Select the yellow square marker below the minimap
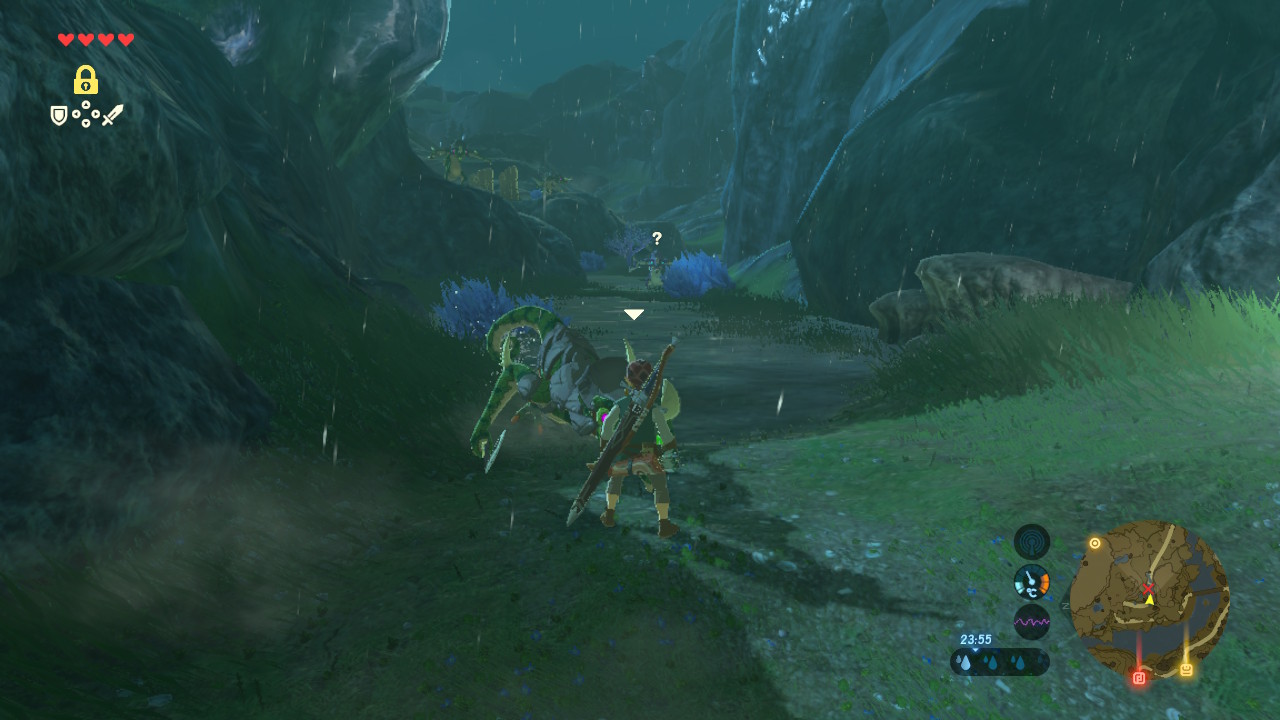The height and width of the screenshot is (720, 1280). [1186, 669]
